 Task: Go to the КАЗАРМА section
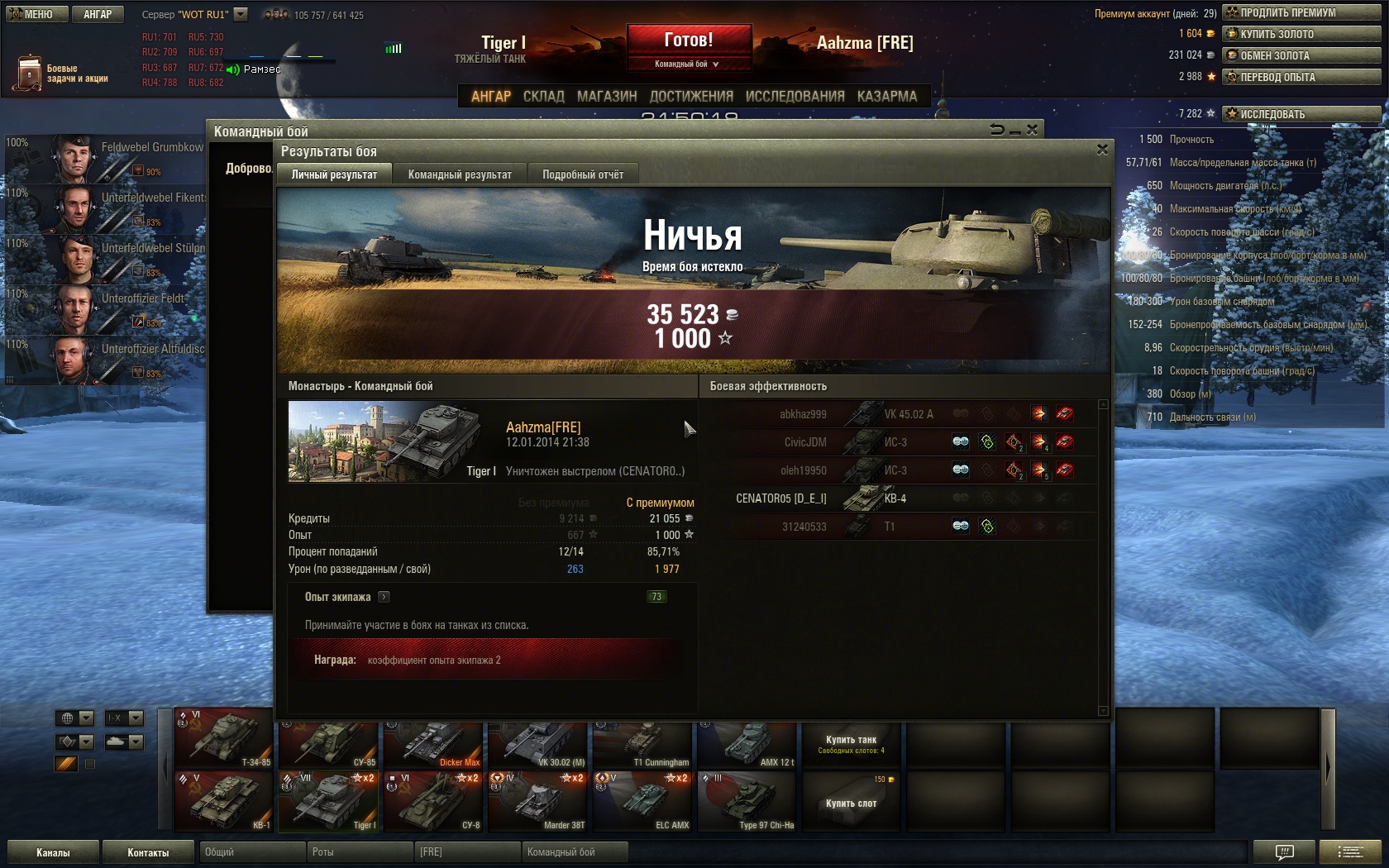[887, 96]
